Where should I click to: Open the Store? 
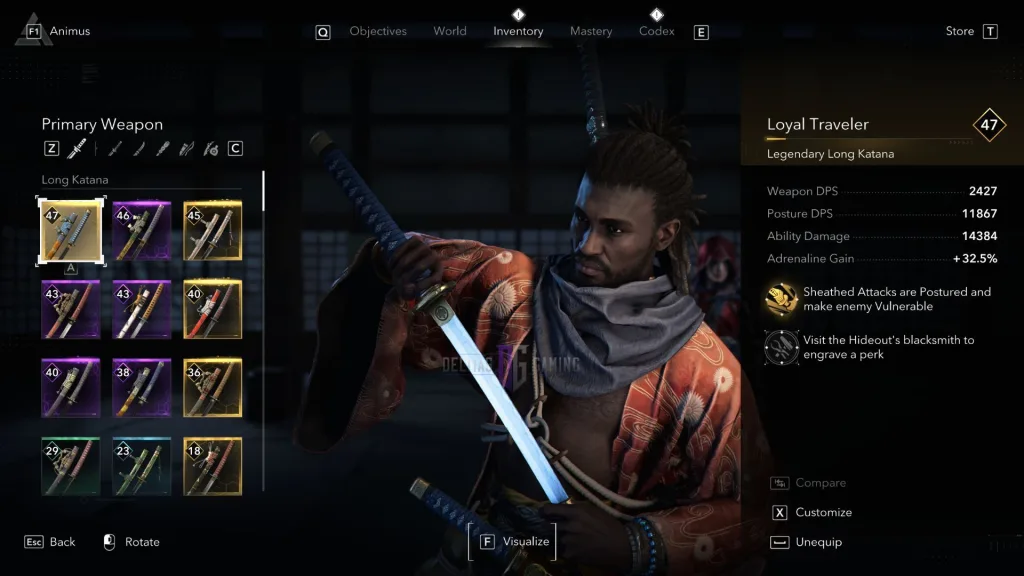pos(960,31)
